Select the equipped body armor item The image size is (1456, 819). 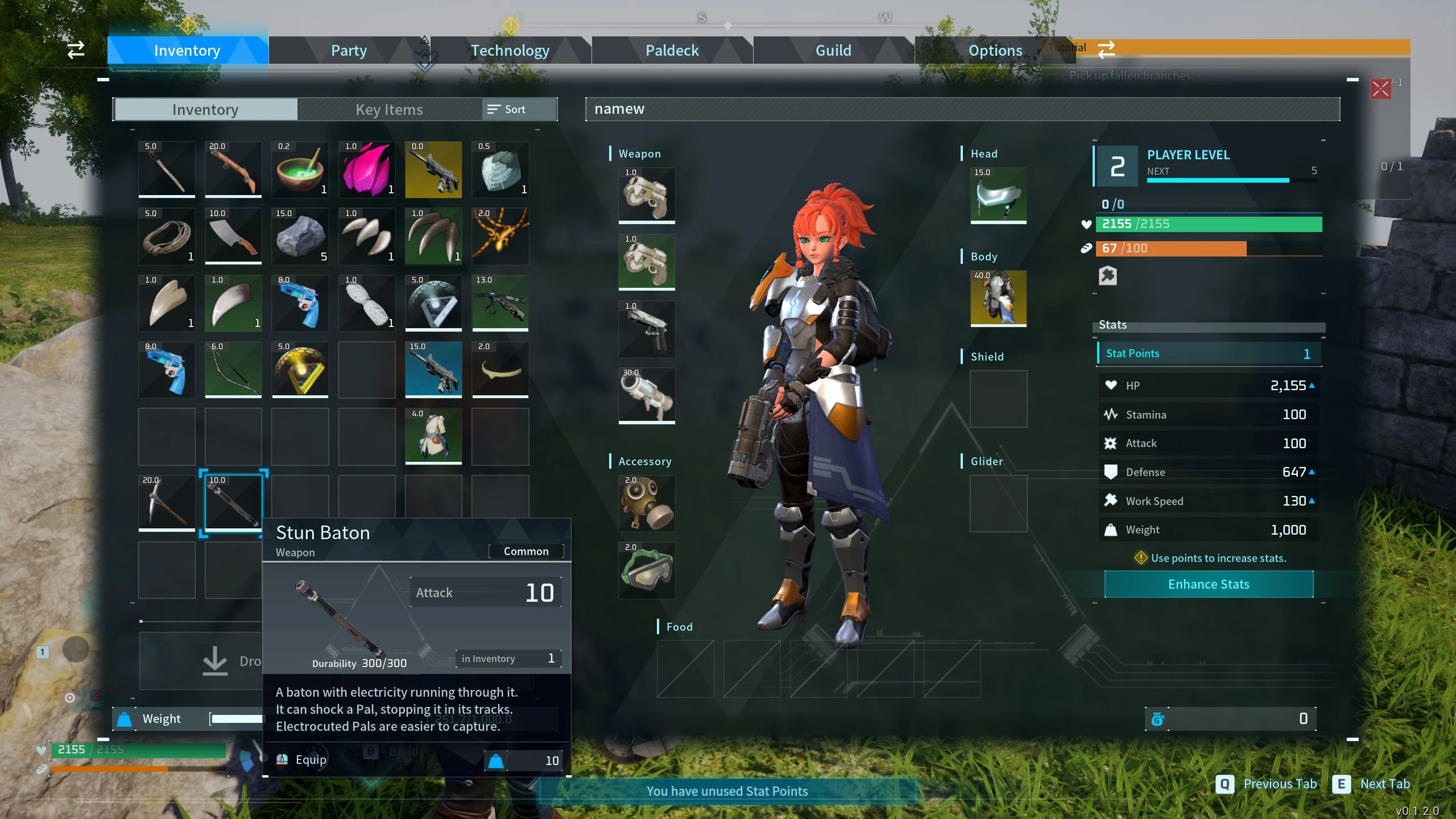pos(998,299)
